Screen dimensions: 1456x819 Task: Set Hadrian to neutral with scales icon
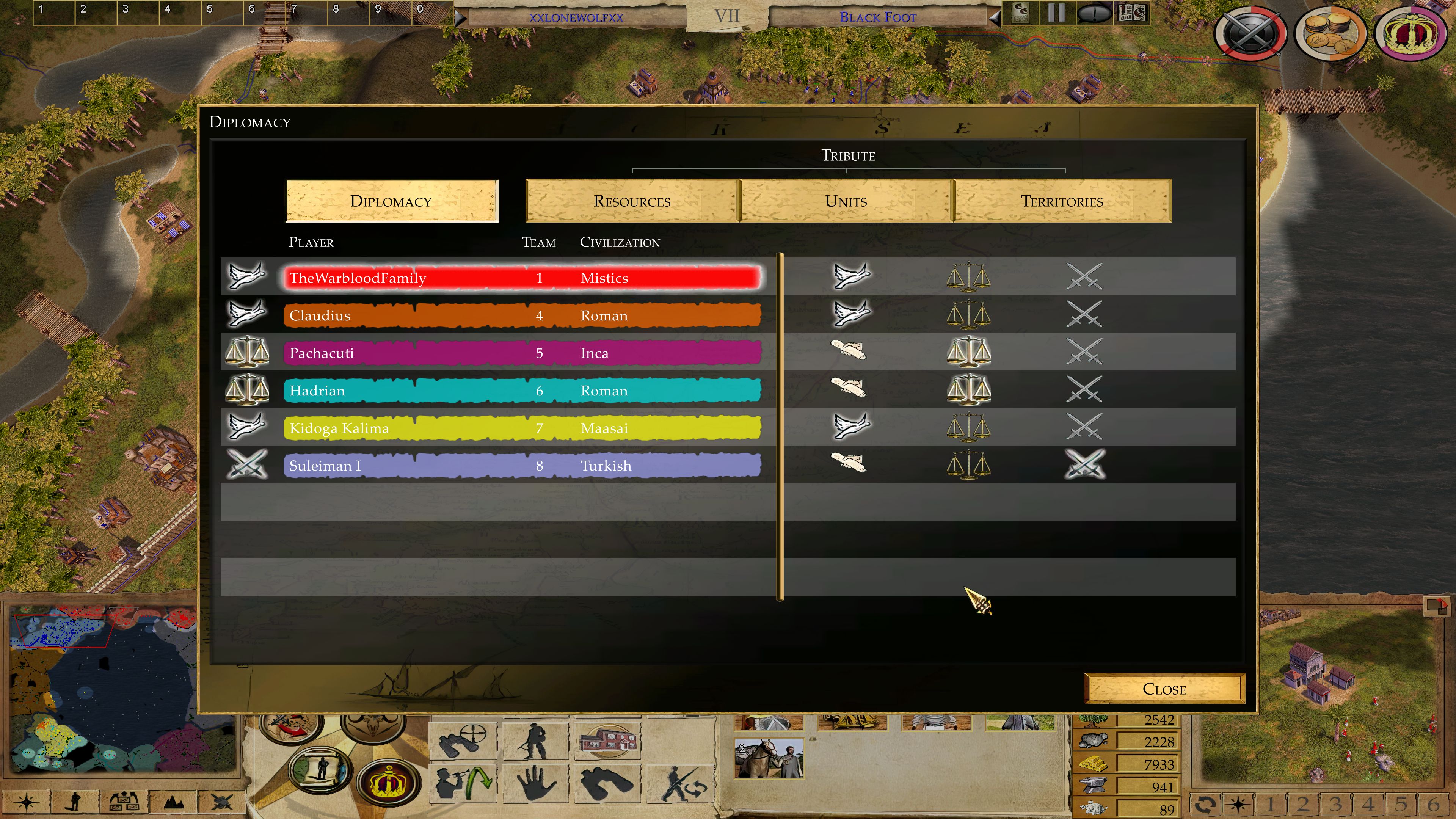968,389
